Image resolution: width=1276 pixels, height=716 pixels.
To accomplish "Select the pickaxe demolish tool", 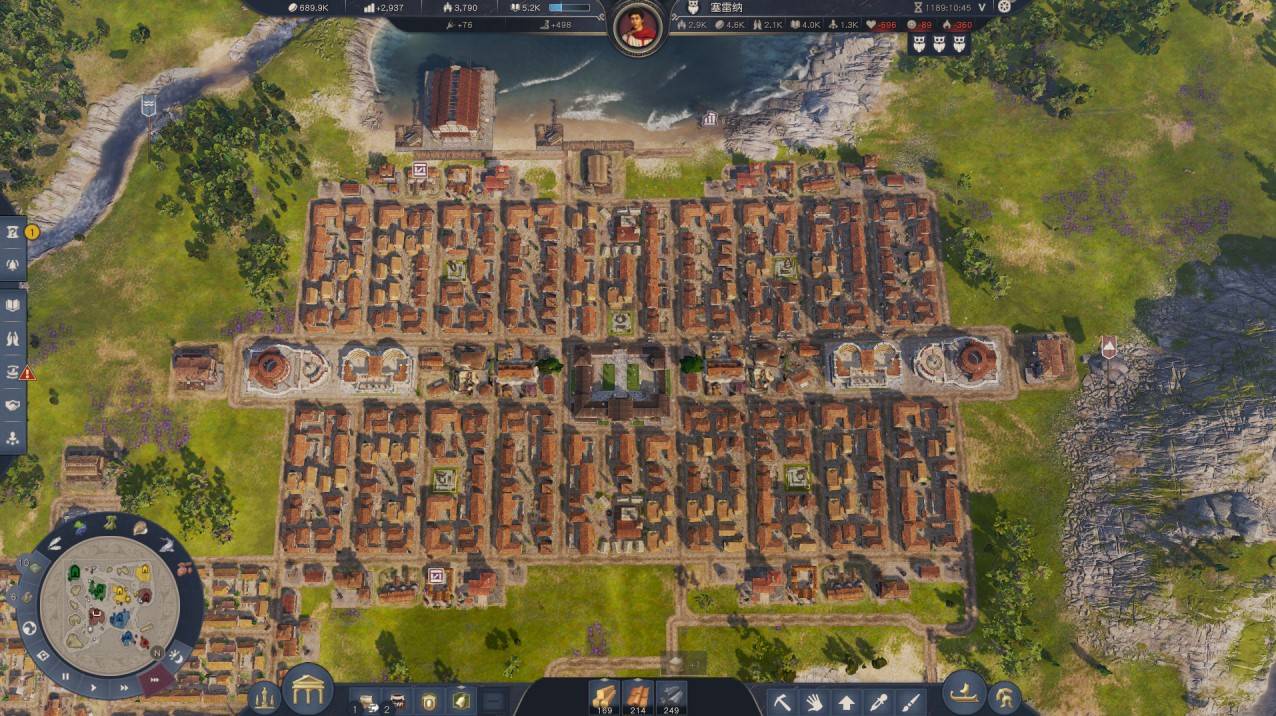I will (782, 701).
